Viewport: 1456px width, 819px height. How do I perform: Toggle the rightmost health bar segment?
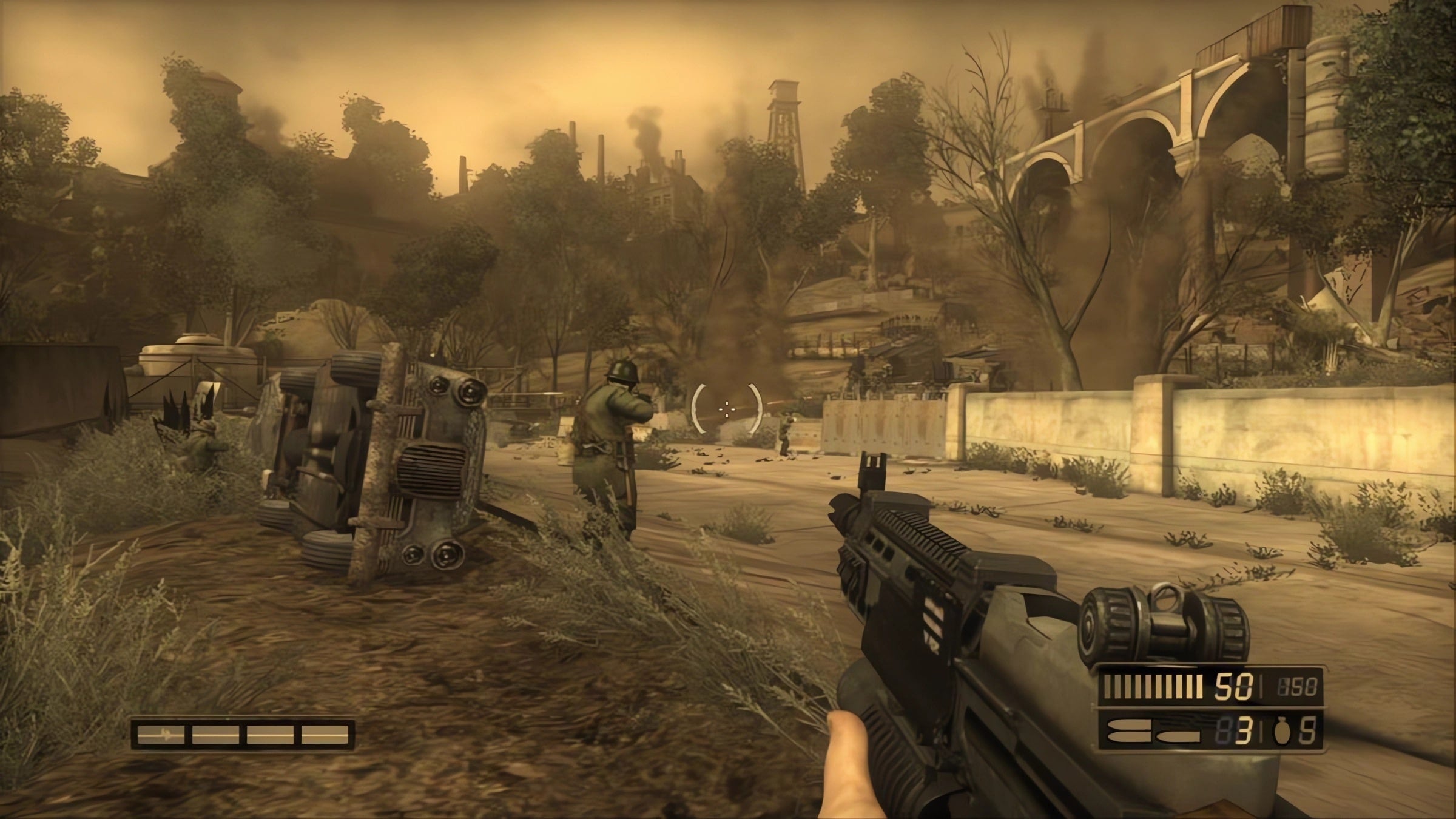pos(325,736)
